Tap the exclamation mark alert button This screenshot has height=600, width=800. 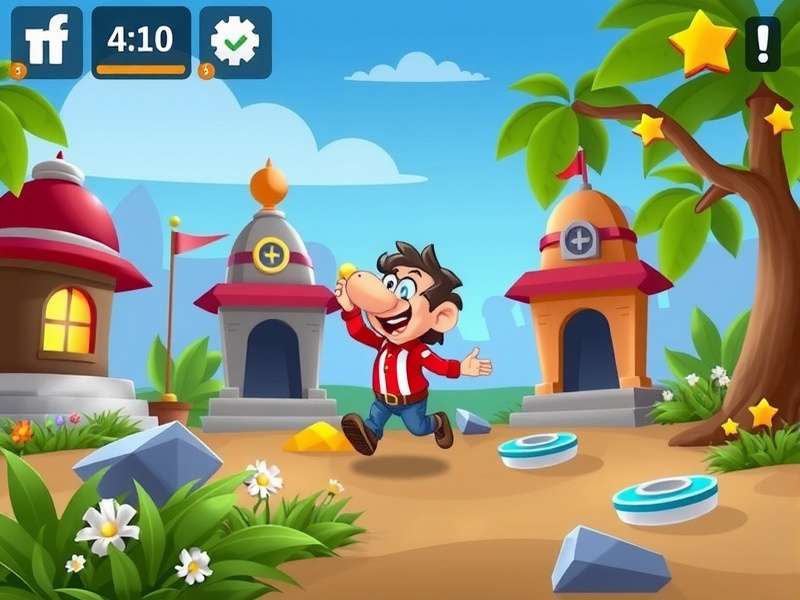(763, 43)
